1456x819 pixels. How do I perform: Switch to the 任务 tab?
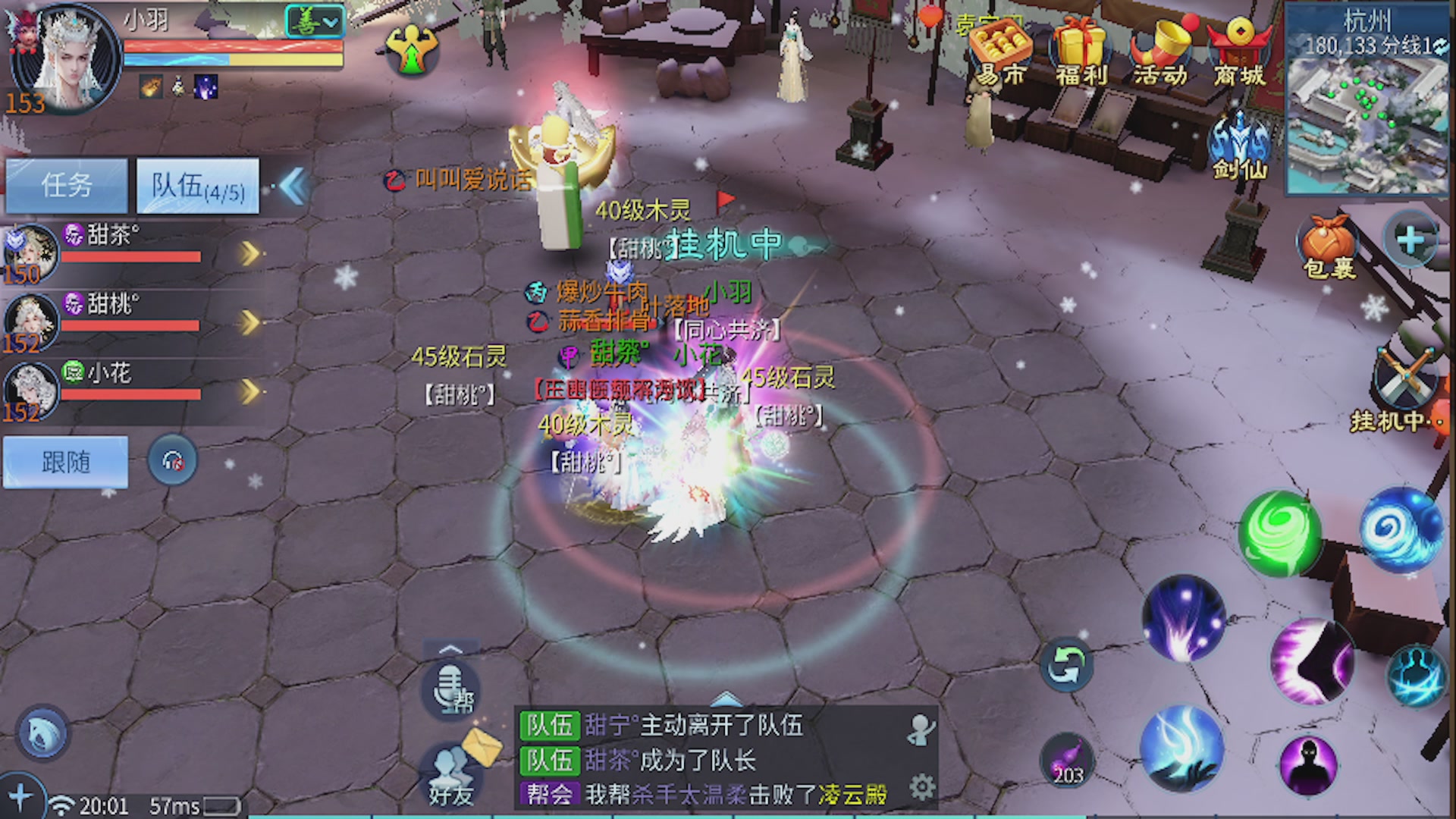pos(67,184)
